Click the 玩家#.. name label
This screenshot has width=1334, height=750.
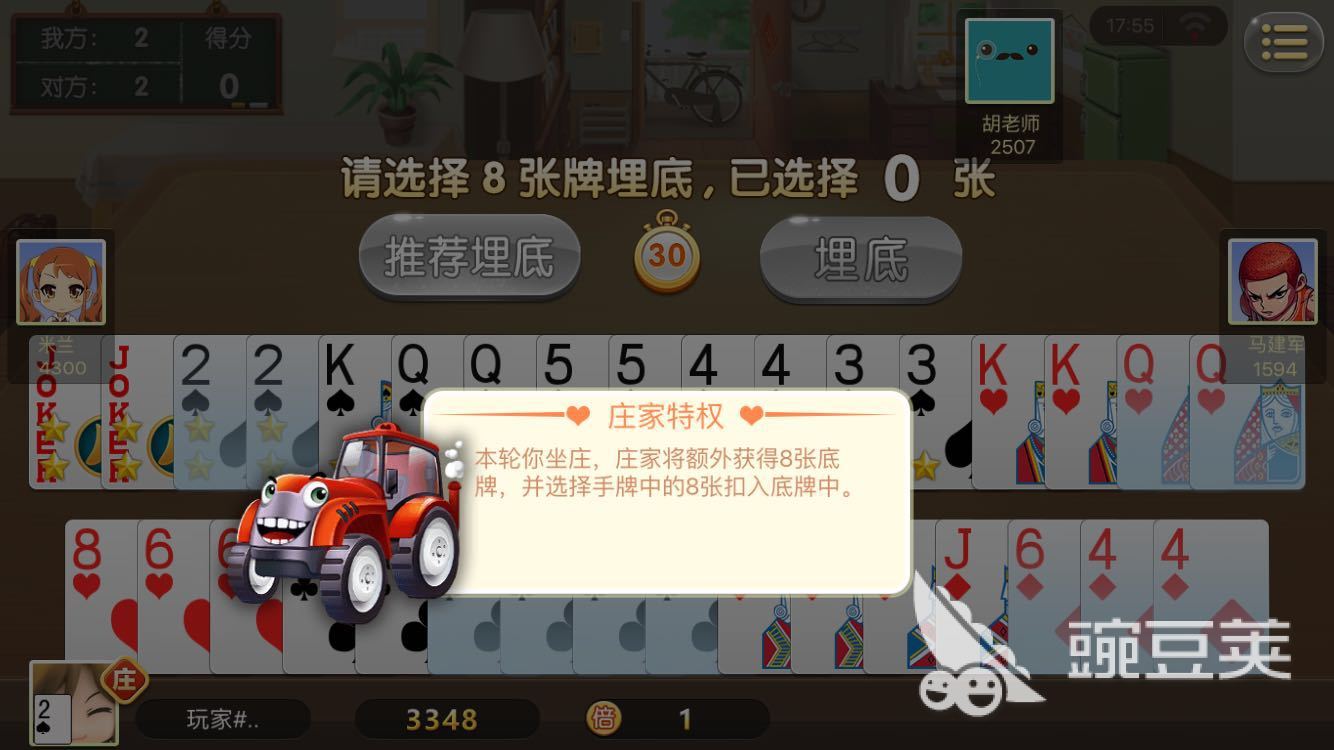222,719
